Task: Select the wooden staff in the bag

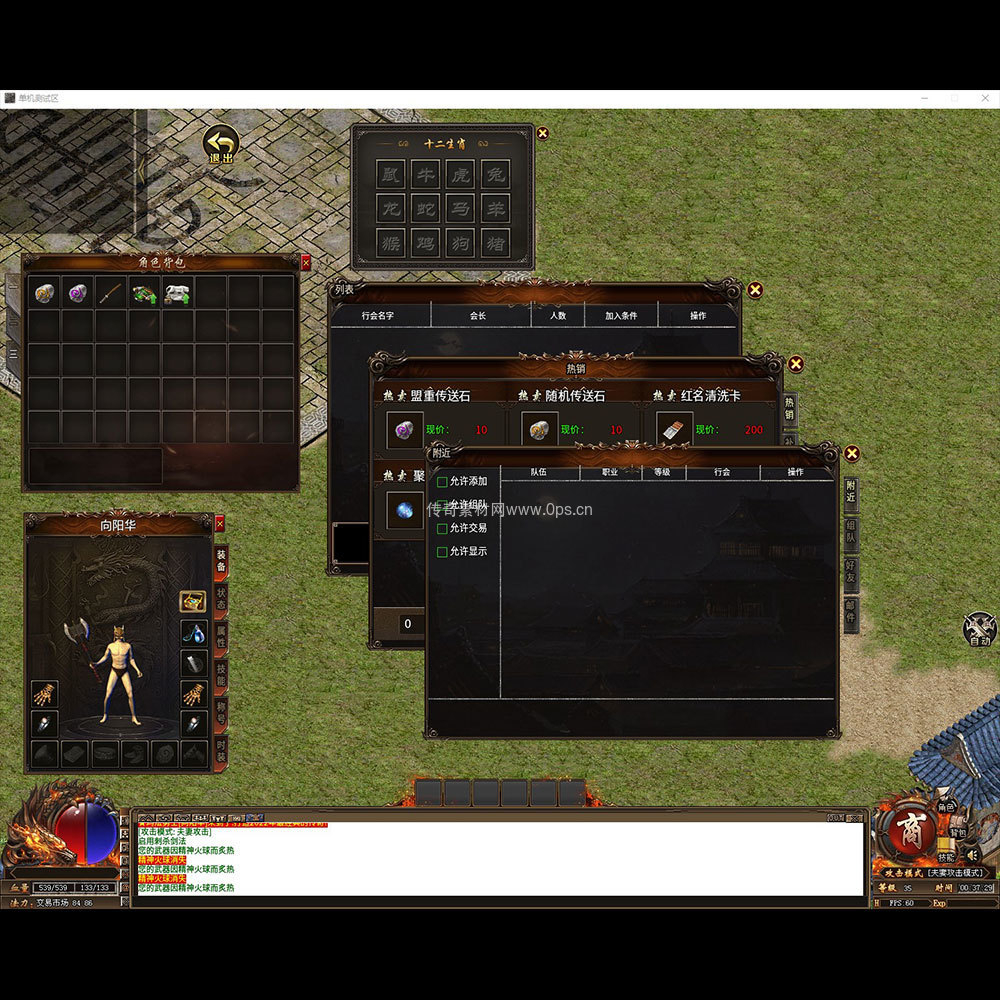Action: (x=112, y=293)
